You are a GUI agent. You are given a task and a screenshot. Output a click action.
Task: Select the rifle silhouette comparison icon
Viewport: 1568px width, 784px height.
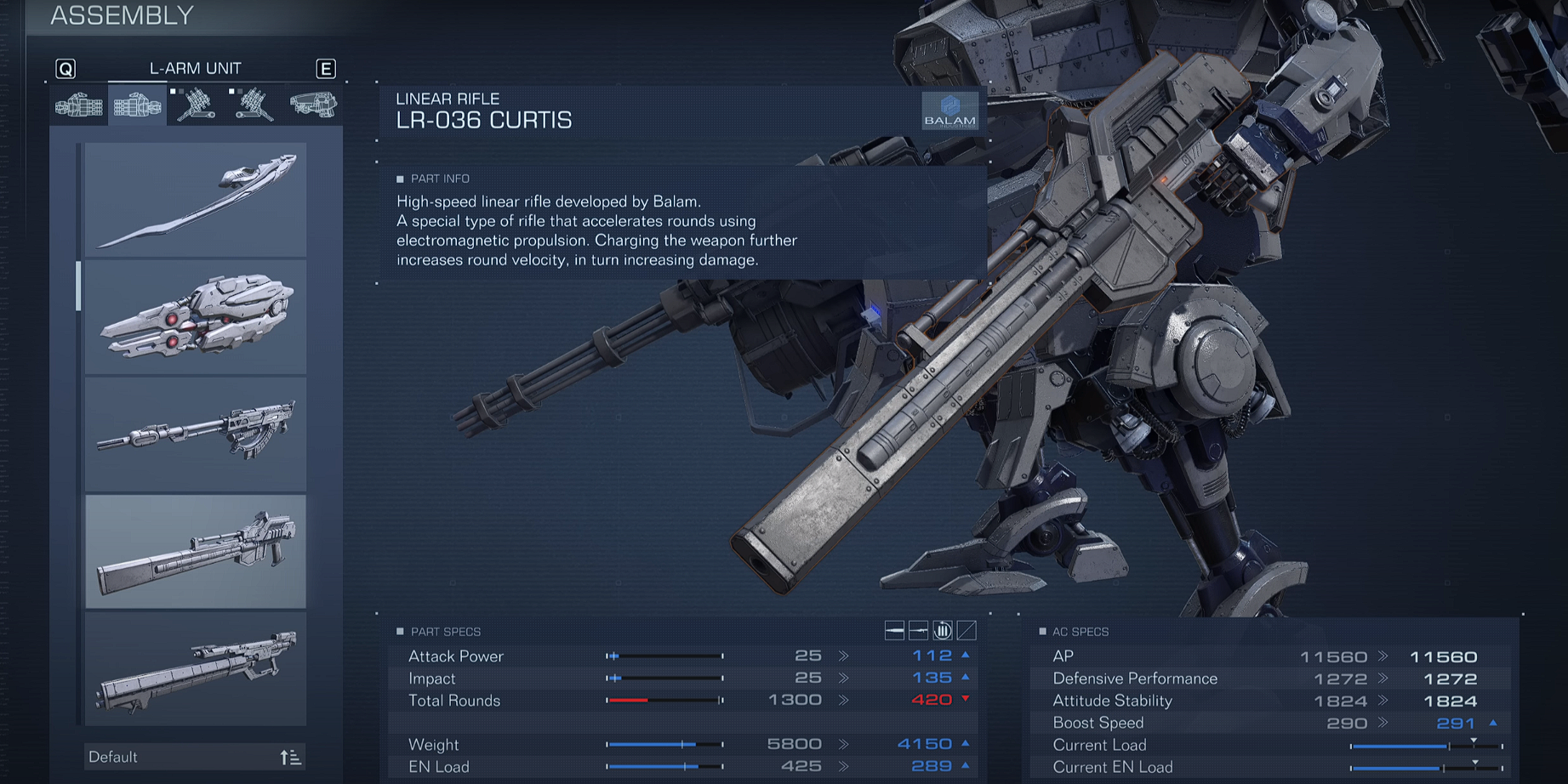(920, 631)
